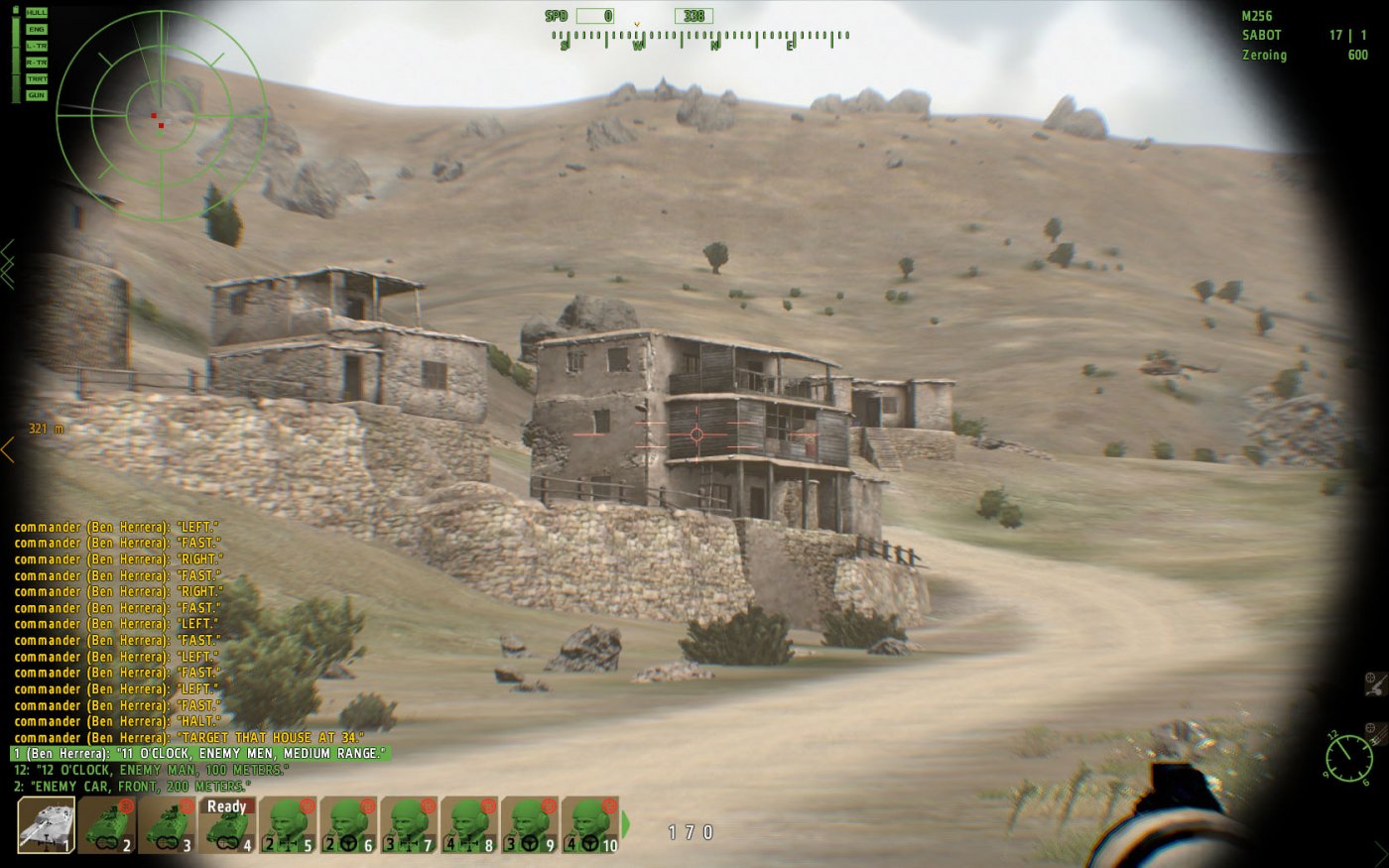
Task: Select soldier number 5 in the command bar
Action: pos(287,824)
